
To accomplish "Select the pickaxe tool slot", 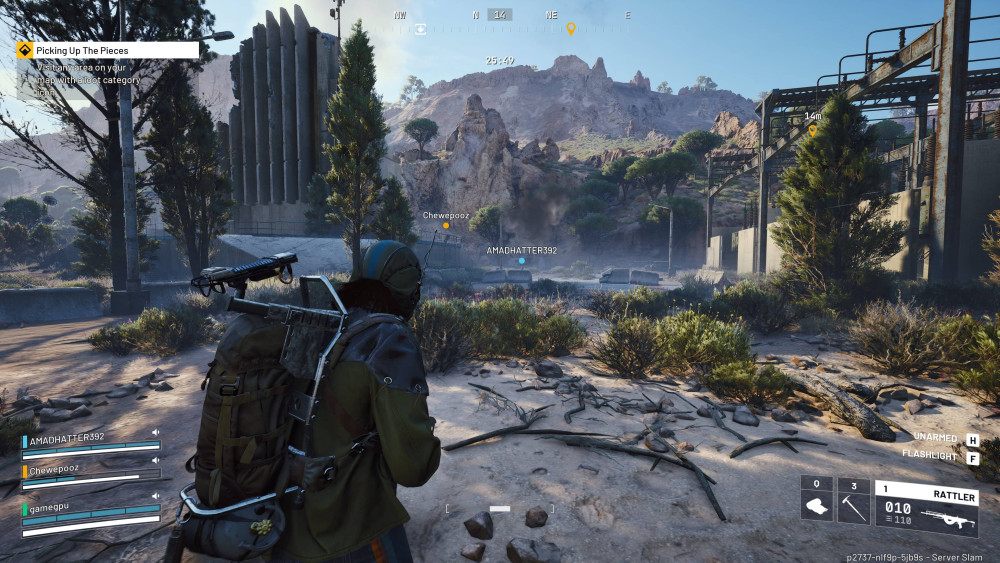I will point(853,500).
